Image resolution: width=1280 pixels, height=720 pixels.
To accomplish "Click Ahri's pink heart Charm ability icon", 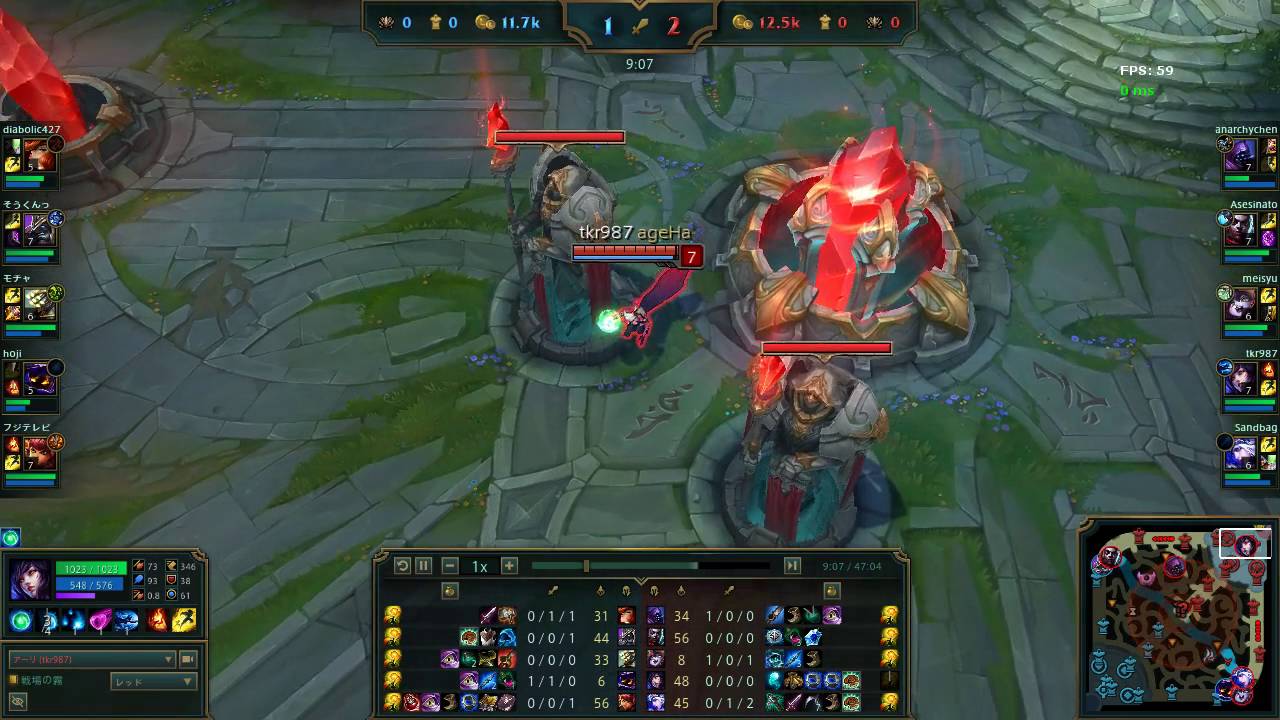I will (101, 621).
